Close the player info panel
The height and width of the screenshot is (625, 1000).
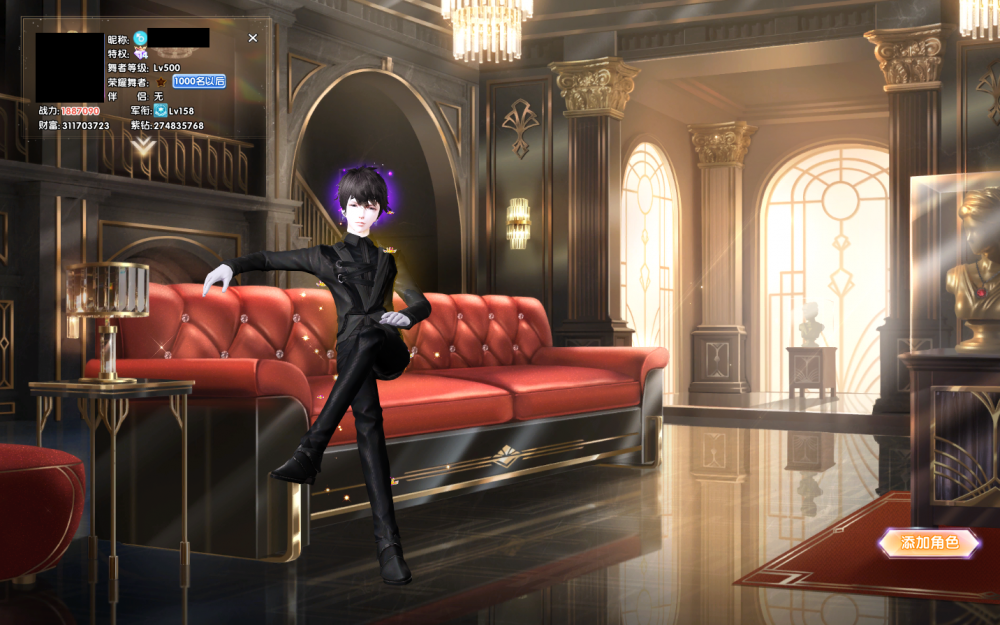pyautogui.click(x=253, y=38)
